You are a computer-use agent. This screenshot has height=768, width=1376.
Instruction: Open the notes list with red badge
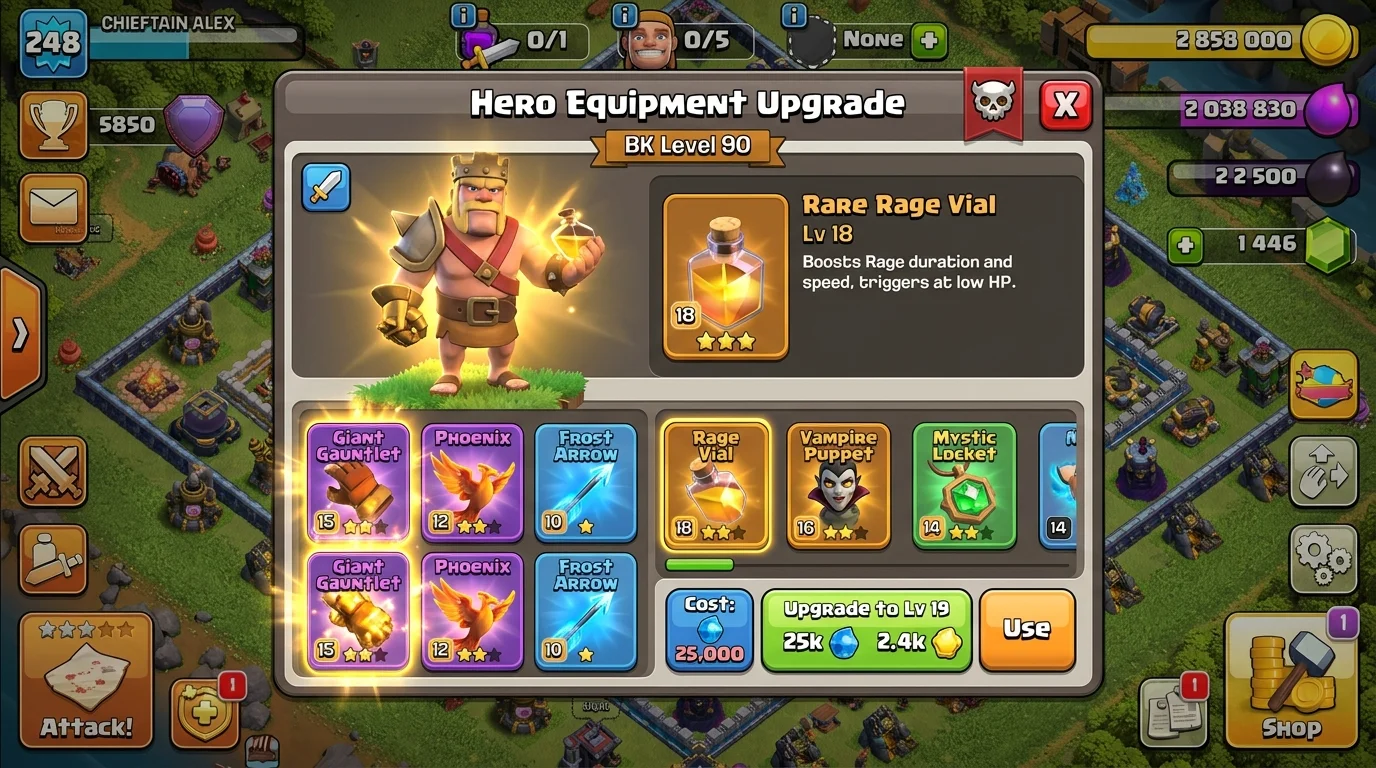tap(1173, 711)
